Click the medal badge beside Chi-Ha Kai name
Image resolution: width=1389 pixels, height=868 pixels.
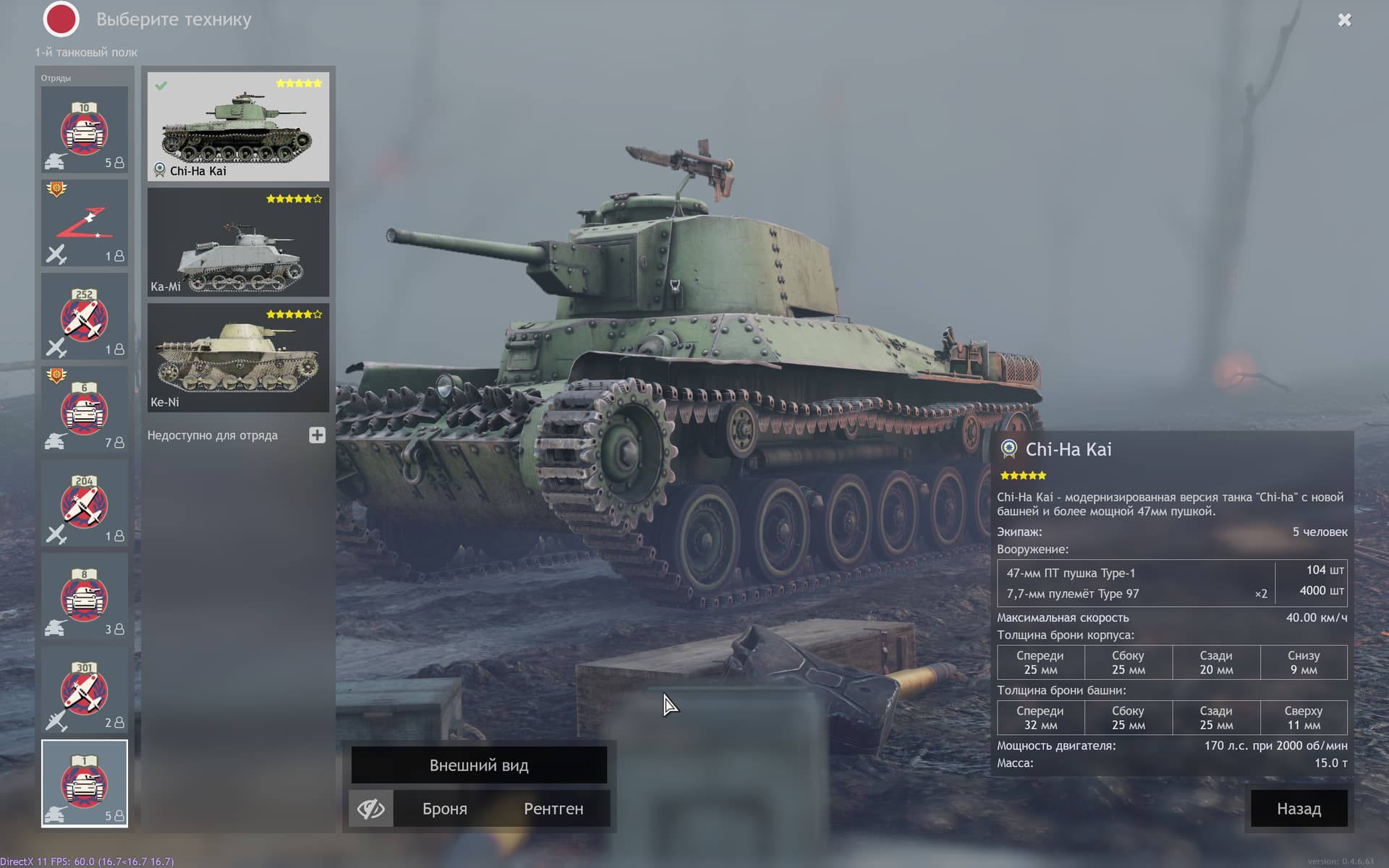1008,449
